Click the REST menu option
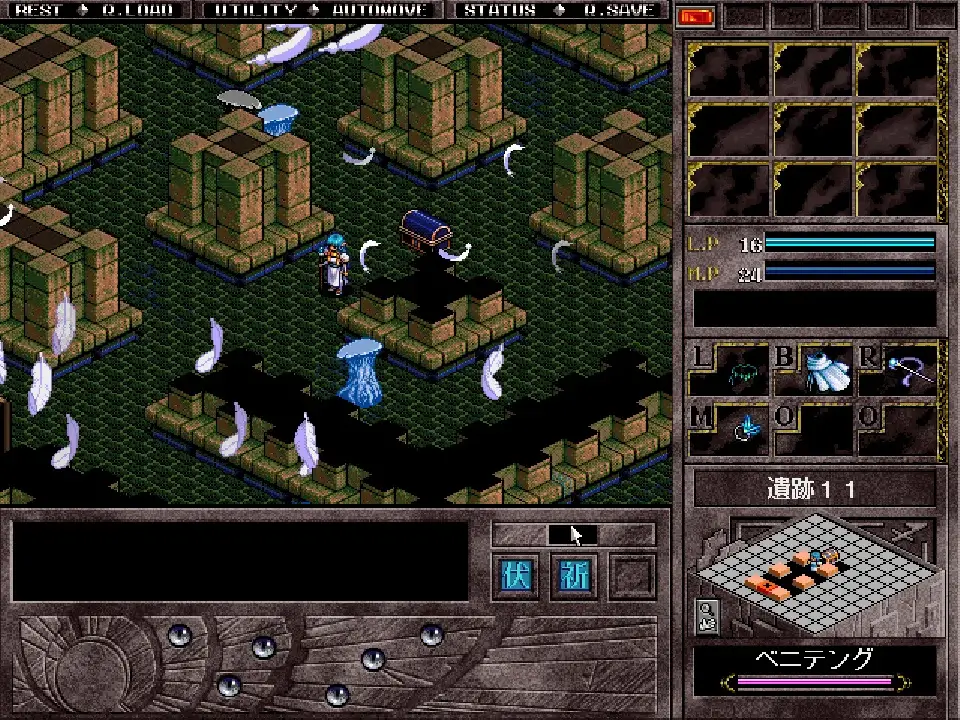This screenshot has width=960, height=720. pyautogui.click(x=38, y=10)
